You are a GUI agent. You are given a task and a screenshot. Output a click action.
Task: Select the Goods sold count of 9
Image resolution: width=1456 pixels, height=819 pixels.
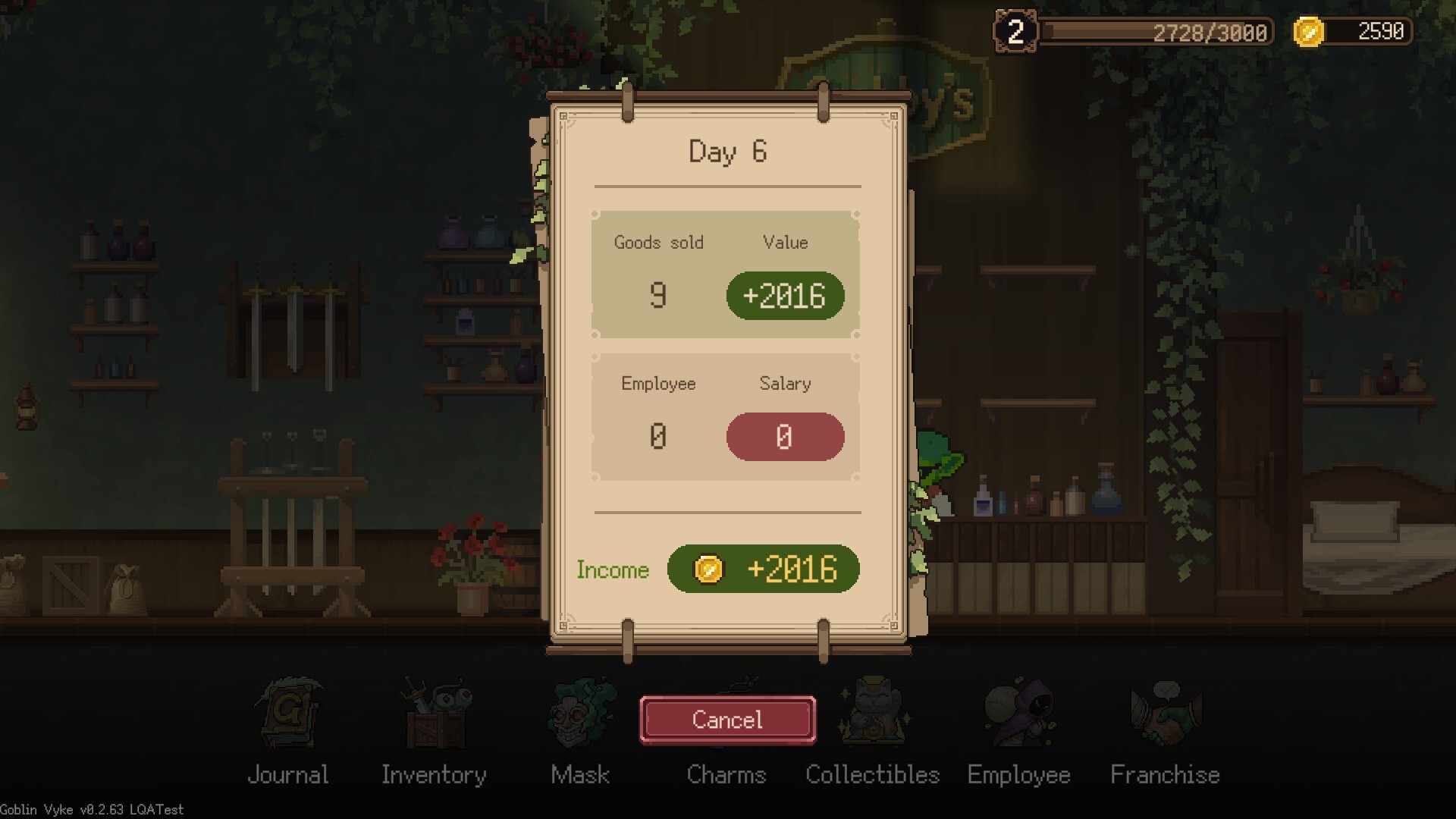click(x=658, y=295)
